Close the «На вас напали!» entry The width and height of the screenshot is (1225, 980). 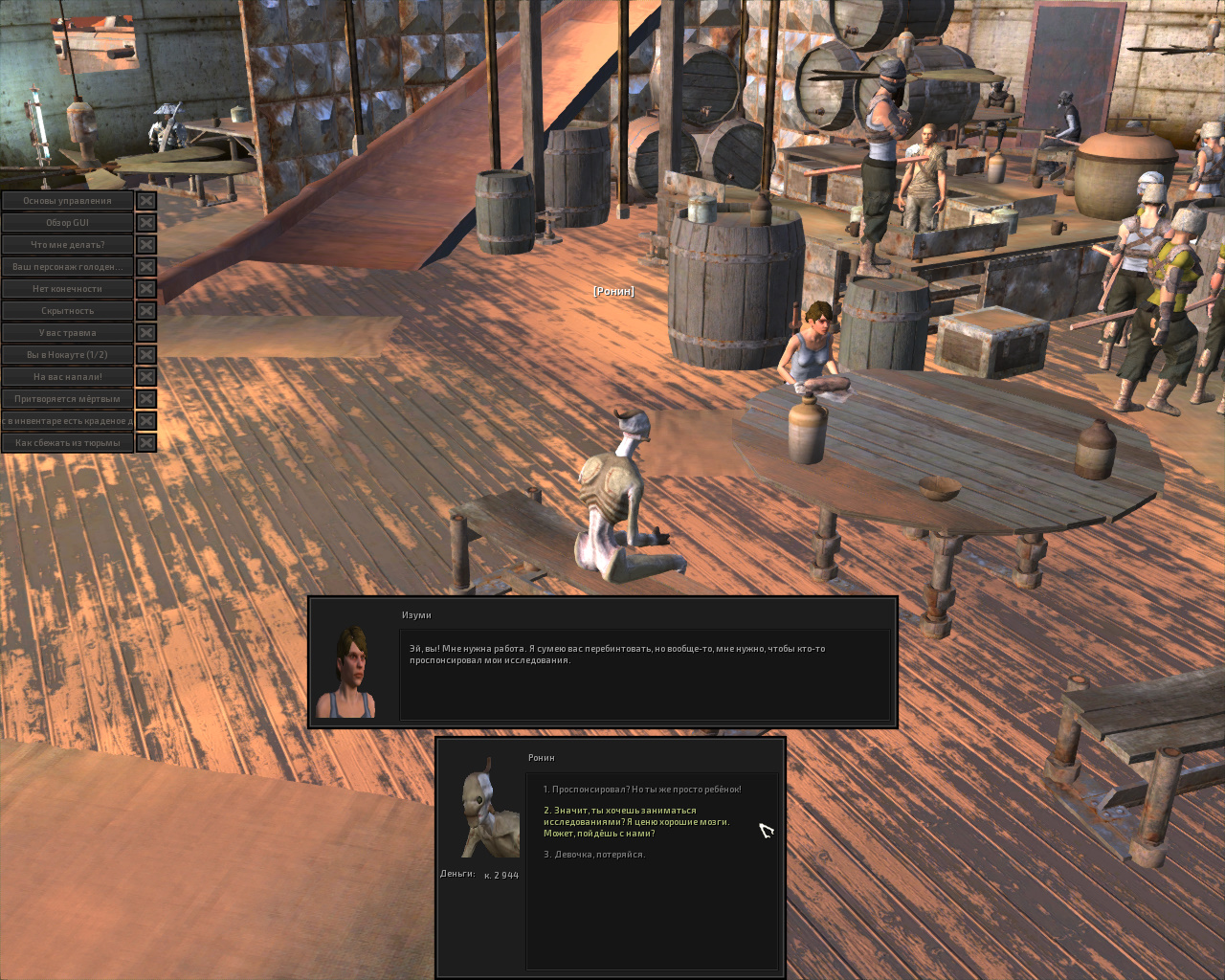tap(146, 377)
